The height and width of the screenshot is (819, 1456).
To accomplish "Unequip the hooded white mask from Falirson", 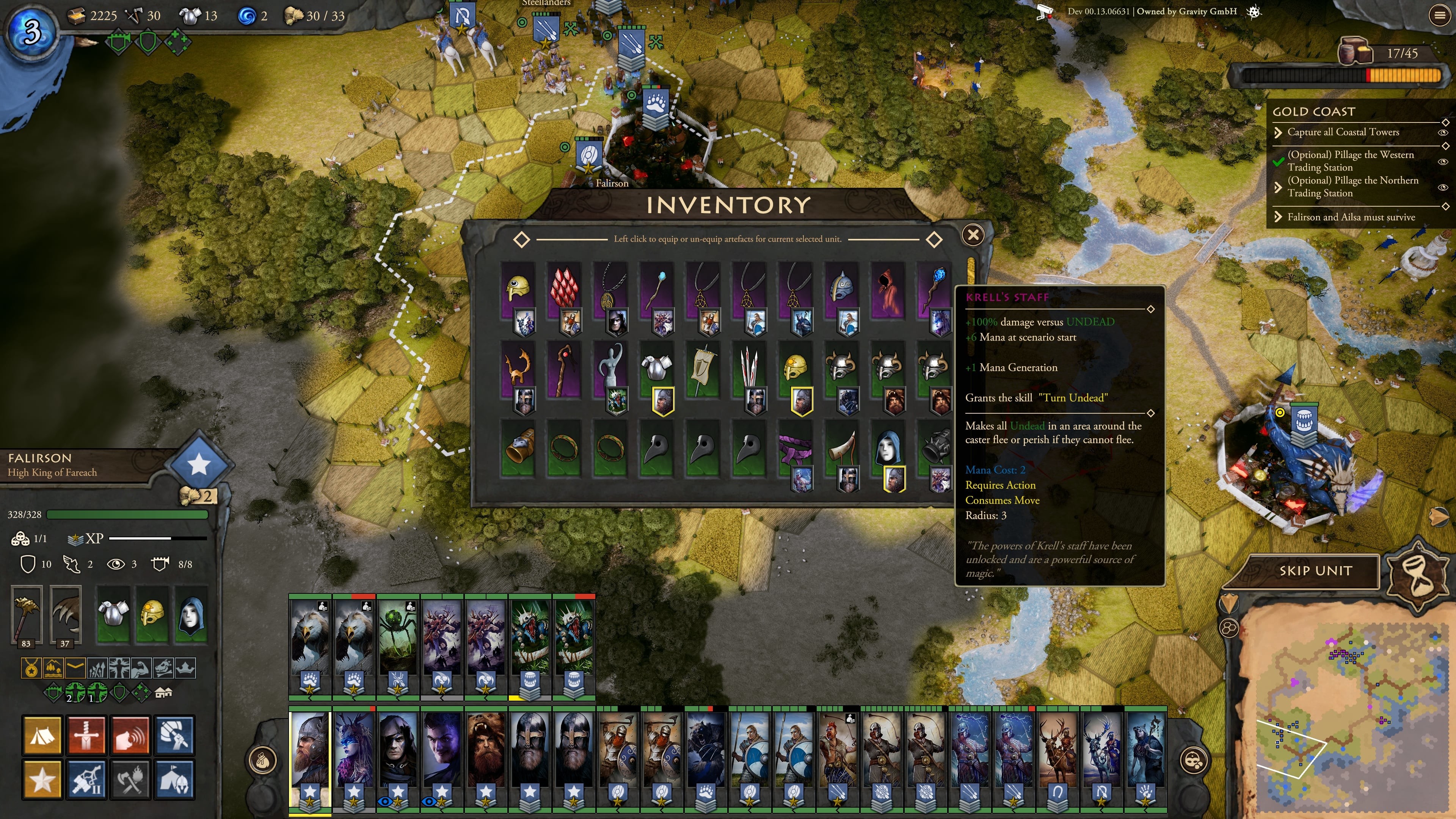I will click(x=191, y=614).
